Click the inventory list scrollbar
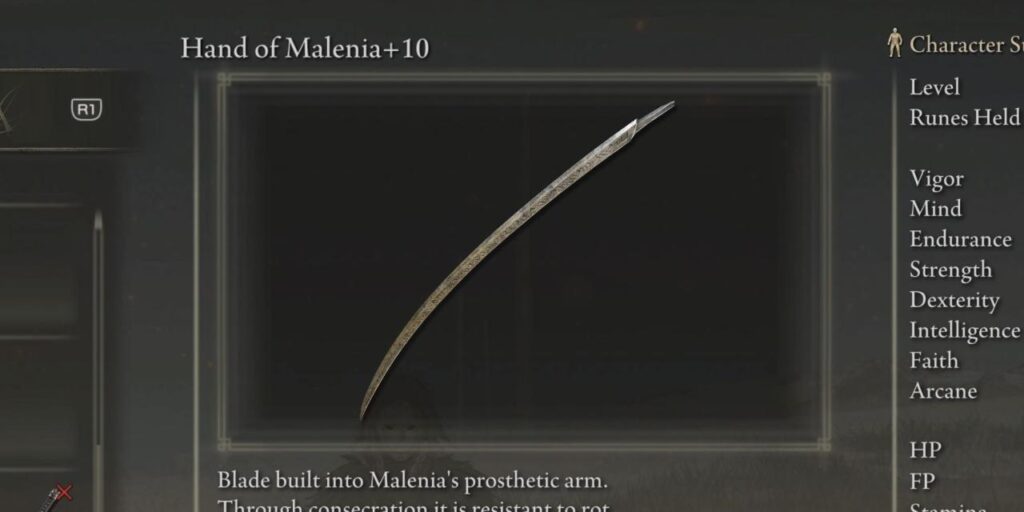The width and height of the screenshot is (1024, 512). (97, 330)
